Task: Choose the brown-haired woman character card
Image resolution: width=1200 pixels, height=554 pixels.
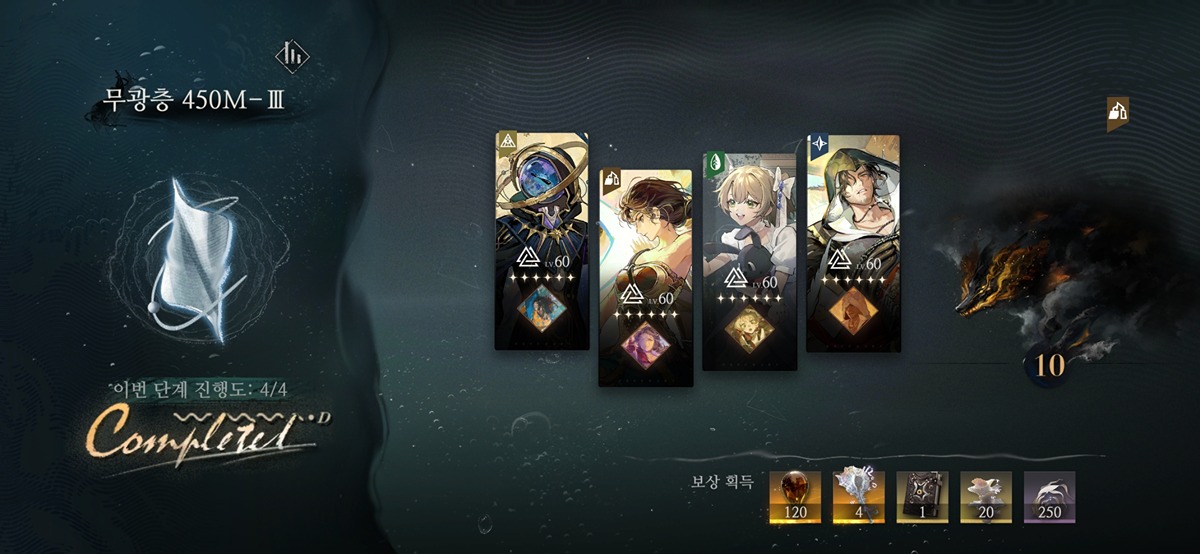Action: pos(645,277)
